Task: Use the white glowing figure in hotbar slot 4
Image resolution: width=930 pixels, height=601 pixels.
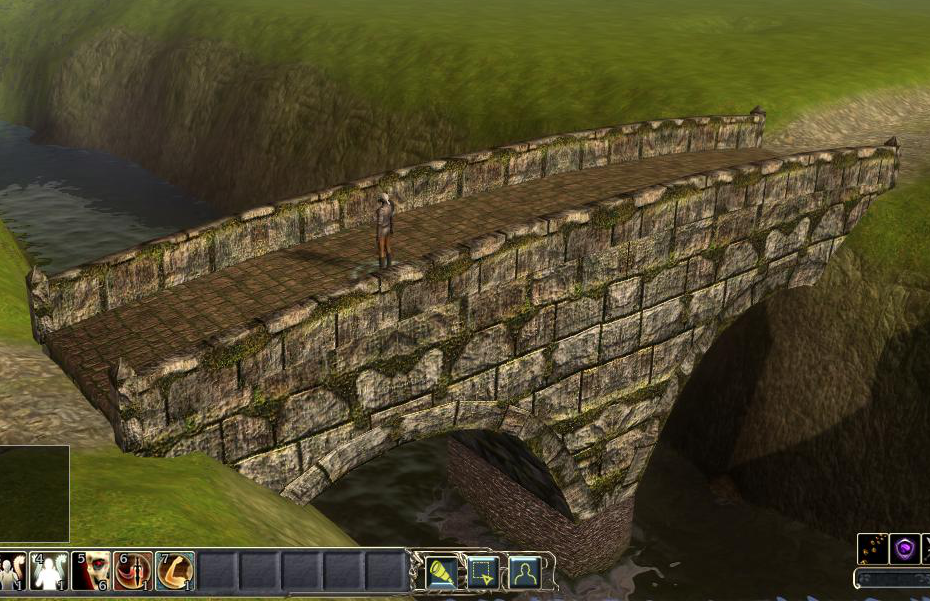Action: tap(48, 572)
